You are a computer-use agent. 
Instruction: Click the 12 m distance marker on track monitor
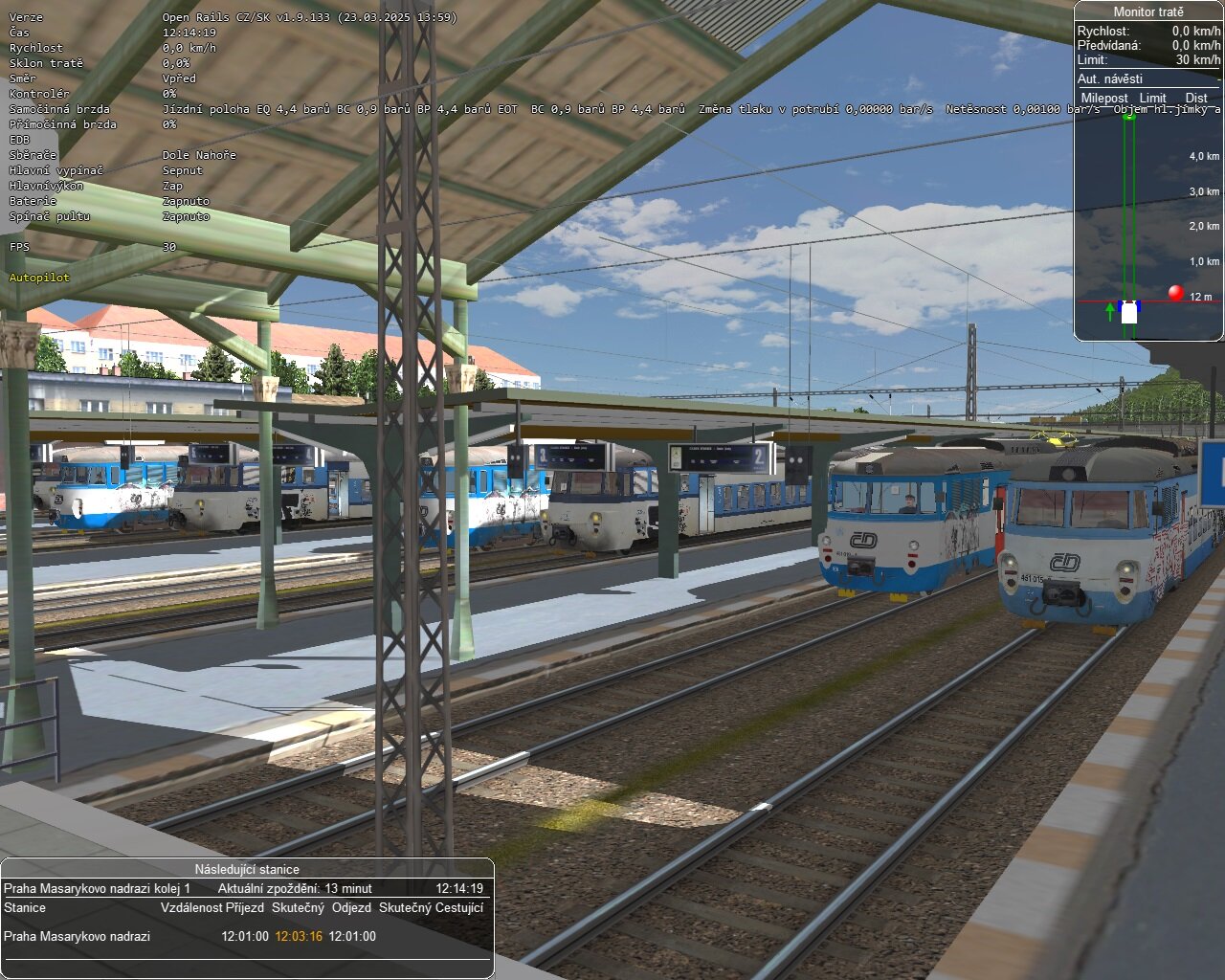pyautogui.click(x=1202, y=296)
